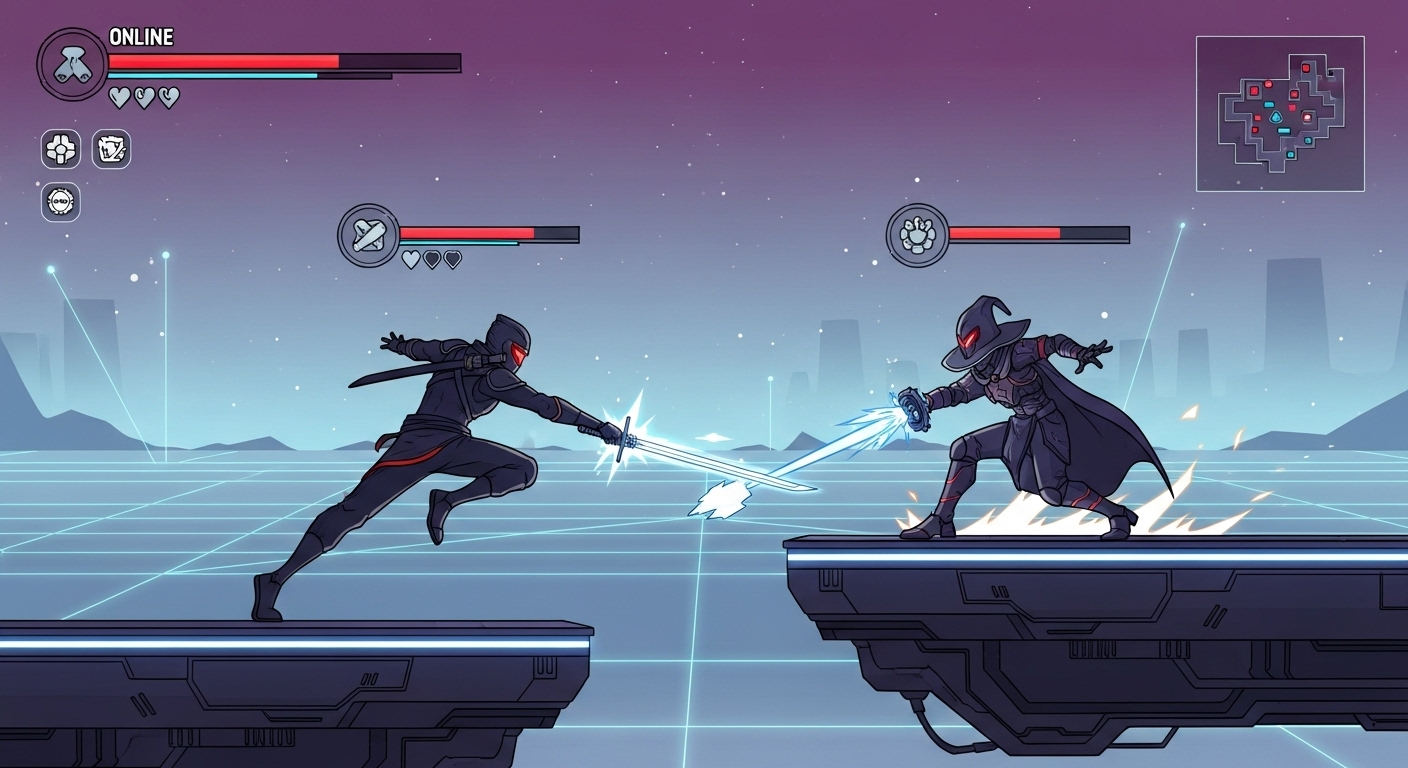Click the cyan player marker on minimap
Viewport: 1408px width, 768px height.
click(1276, 117)
